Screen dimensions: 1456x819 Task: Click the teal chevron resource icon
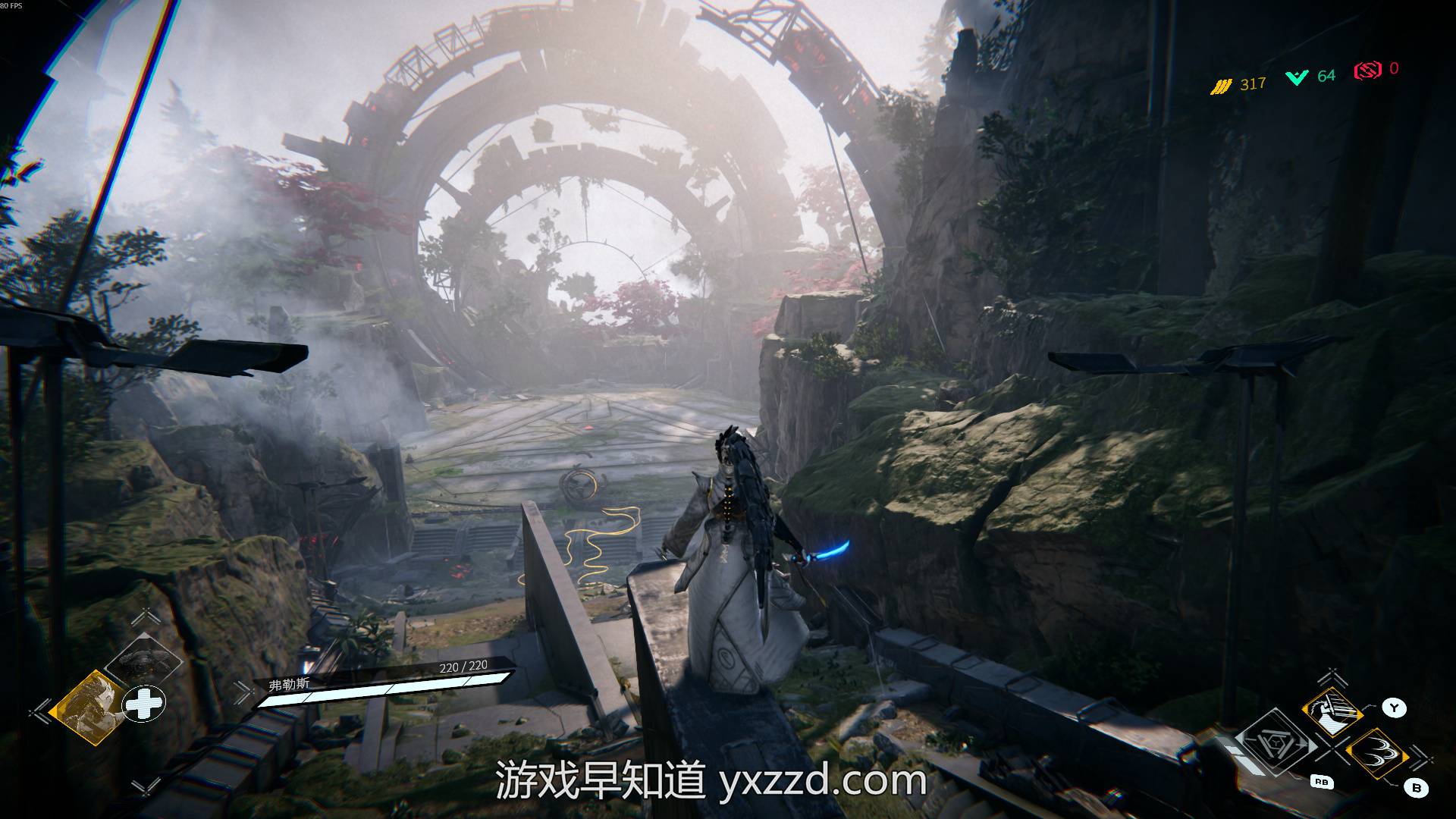point(1296,77)
